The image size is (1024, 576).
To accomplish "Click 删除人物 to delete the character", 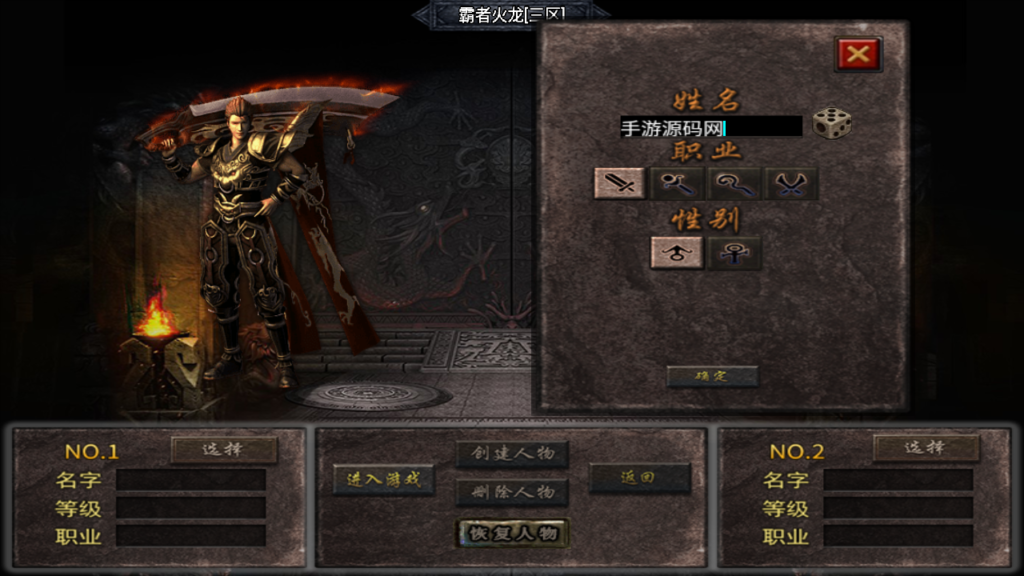I will [512, 492].
